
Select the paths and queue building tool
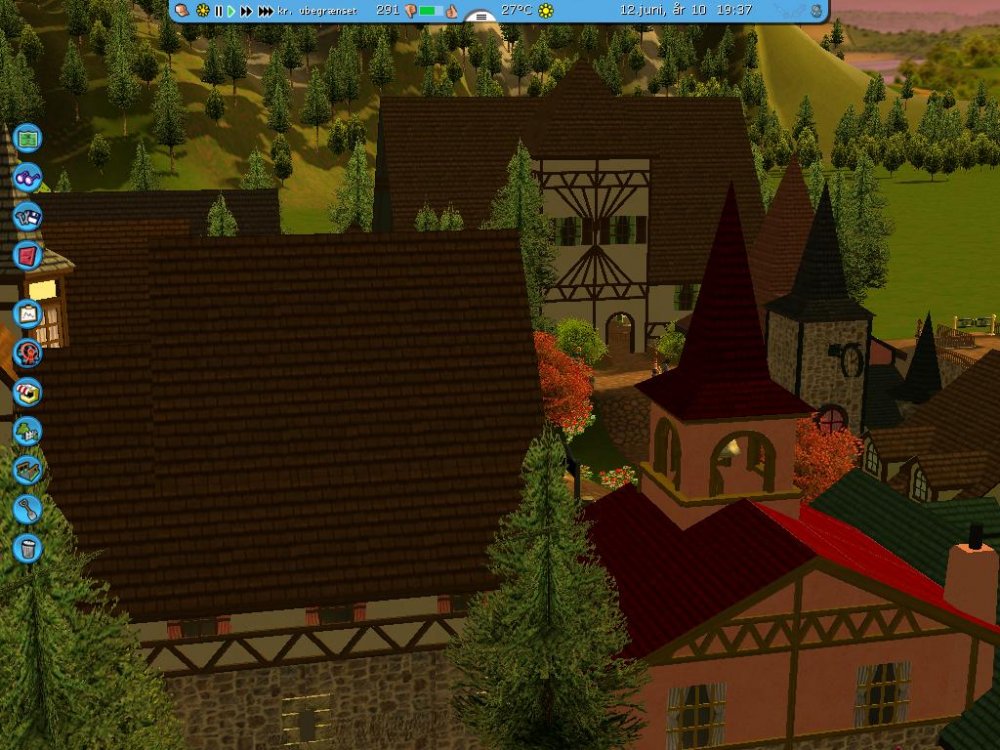(x=27, y=469)
